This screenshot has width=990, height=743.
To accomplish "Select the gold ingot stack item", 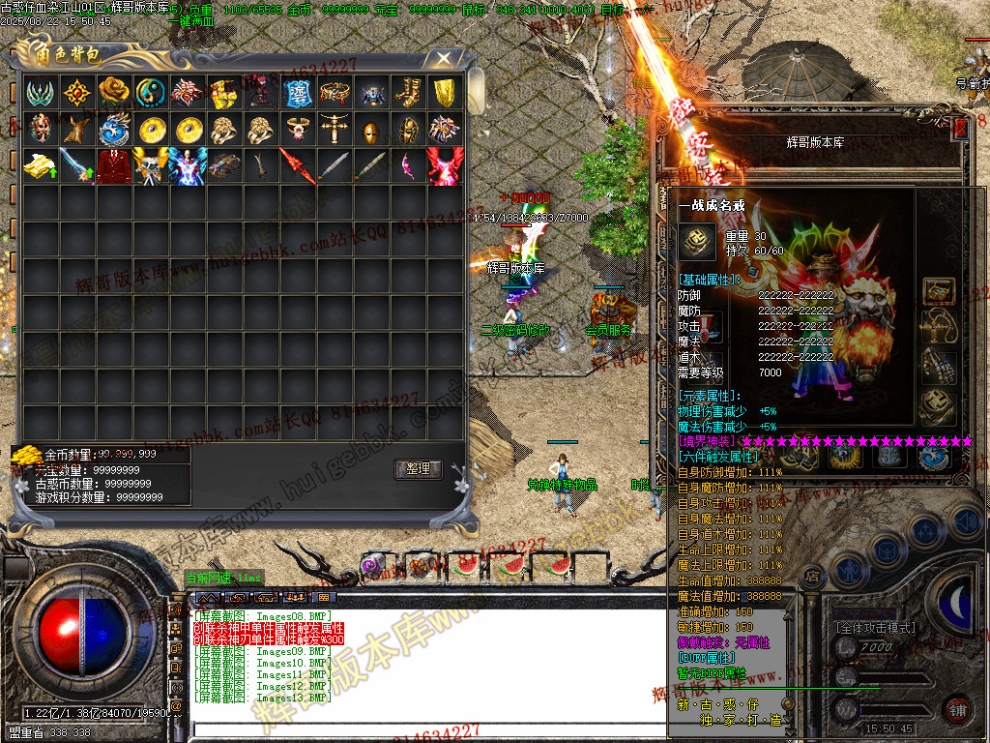I will point(41,165).
